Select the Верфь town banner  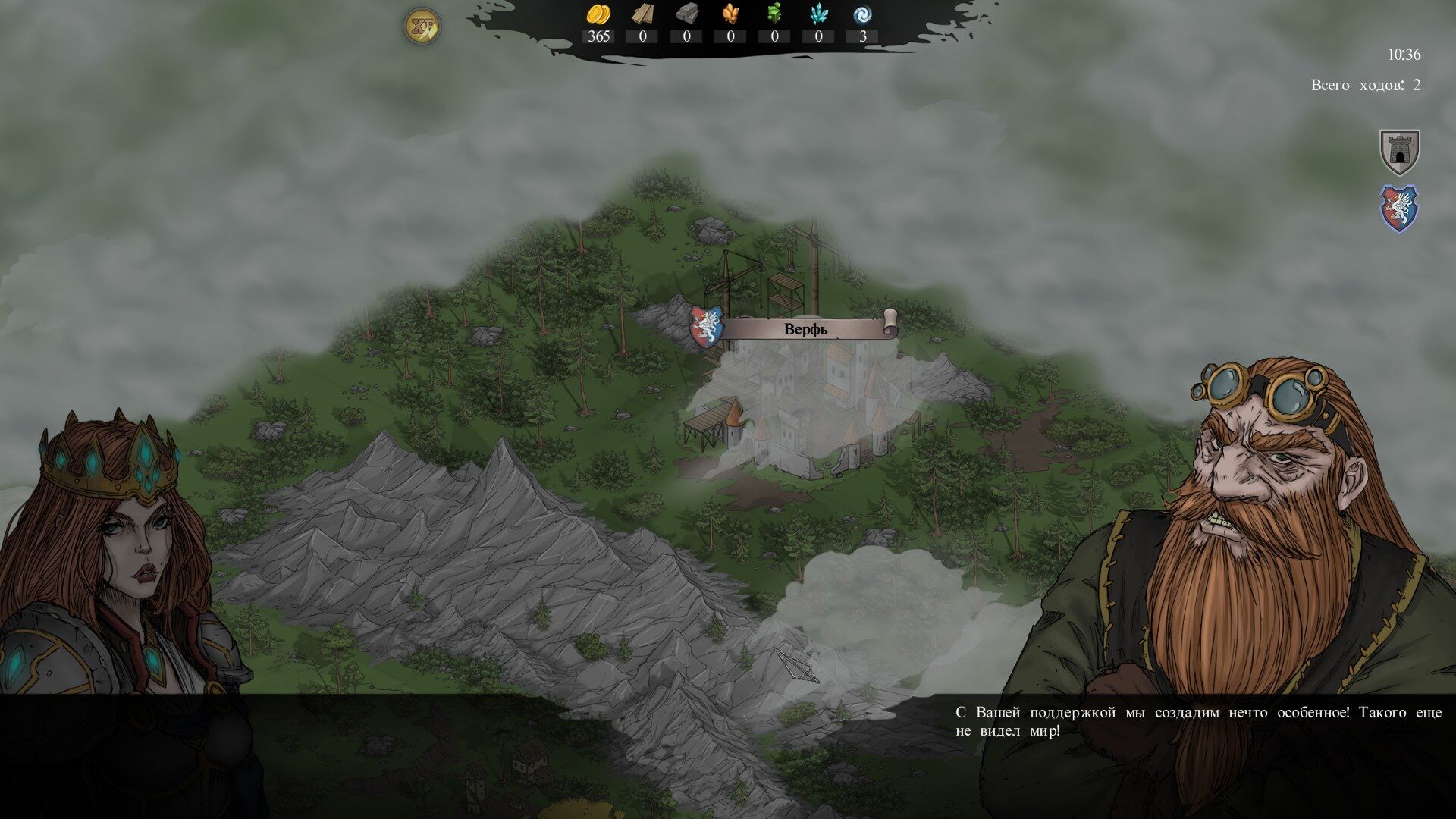[805, 330]
